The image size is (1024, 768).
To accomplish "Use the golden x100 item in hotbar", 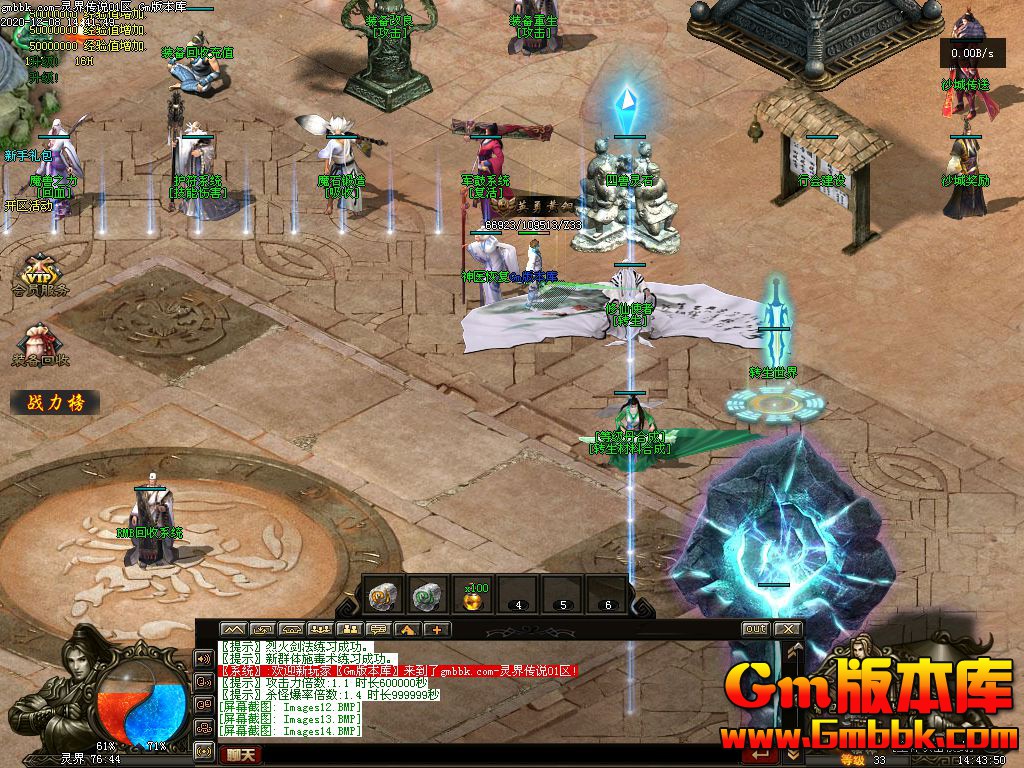I will pyautogui.click(x=473, y=597).
